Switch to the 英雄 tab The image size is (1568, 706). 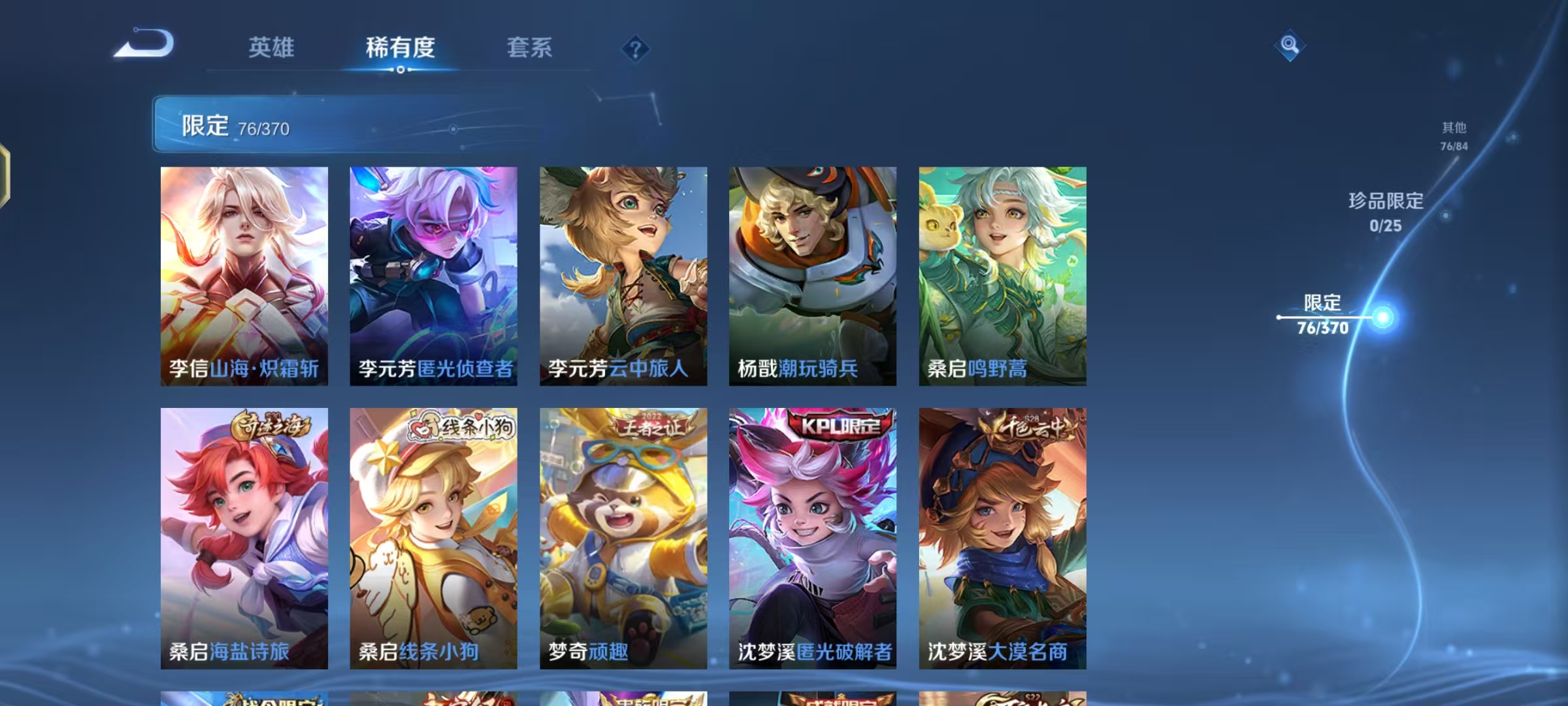coord(270,48)
